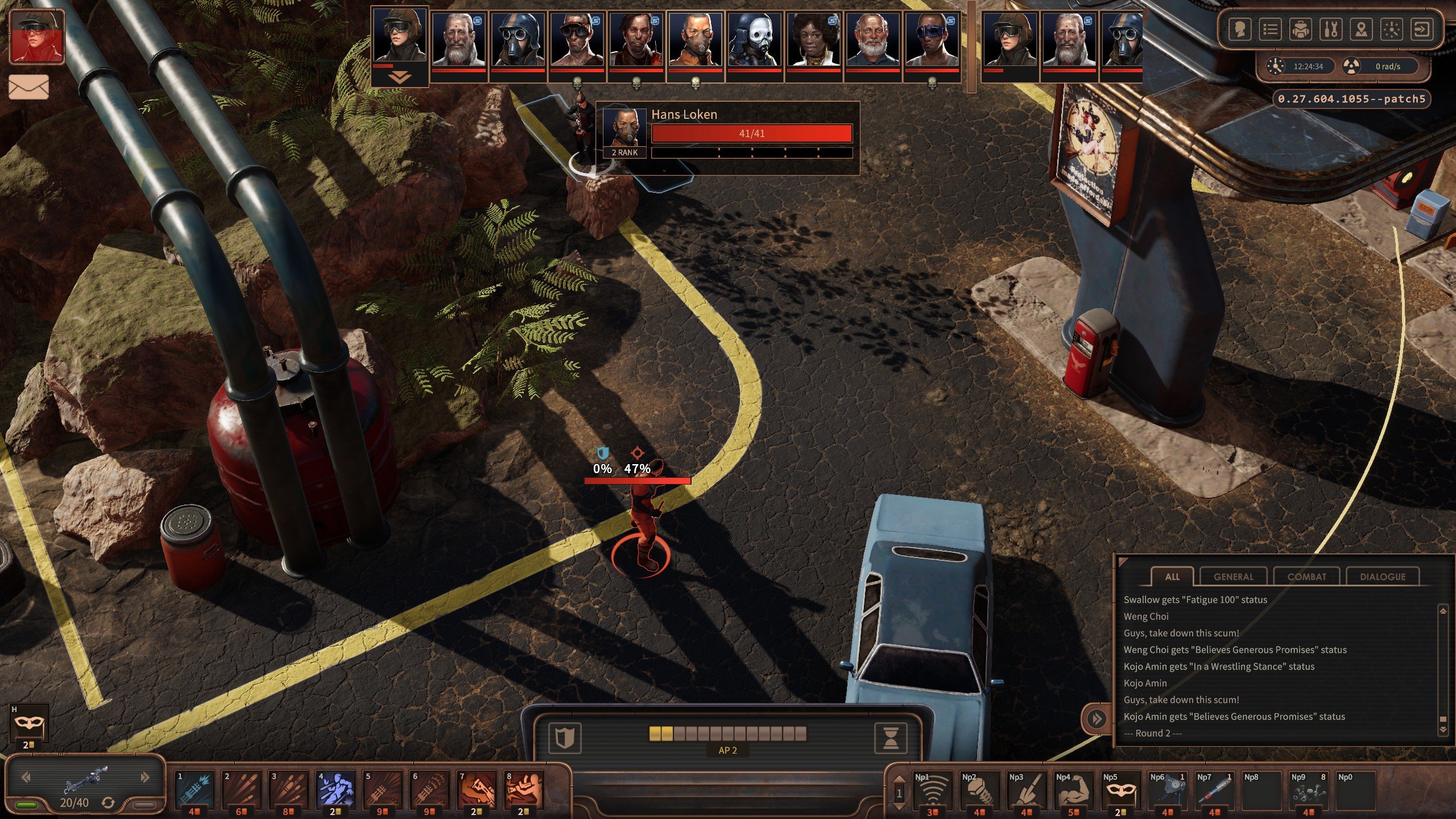Open the character sheet head icon
The height and width of the screenshot is (819, 1456).
(1240, 29)
